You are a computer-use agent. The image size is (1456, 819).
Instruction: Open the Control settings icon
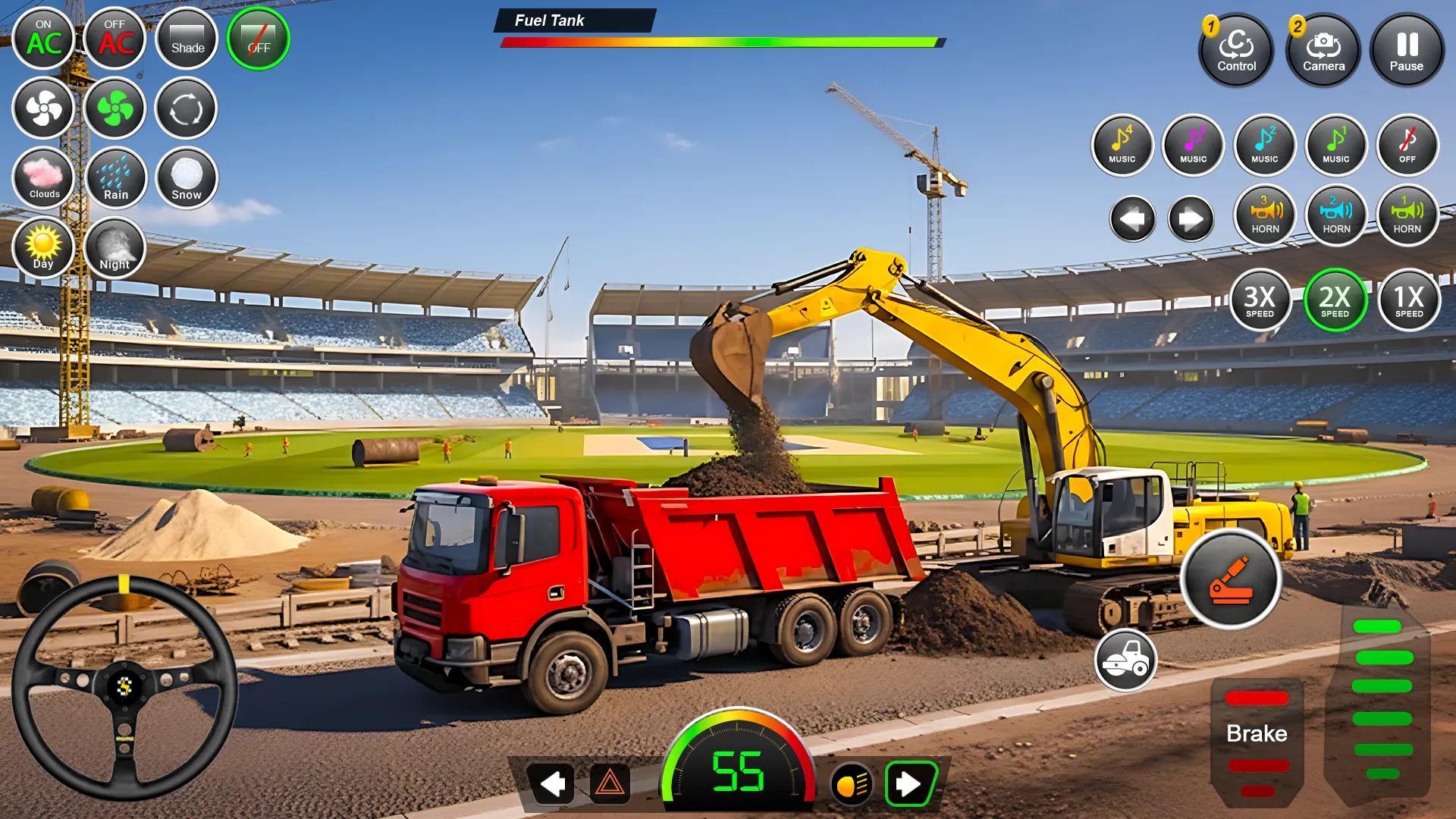coord(1236,51)
